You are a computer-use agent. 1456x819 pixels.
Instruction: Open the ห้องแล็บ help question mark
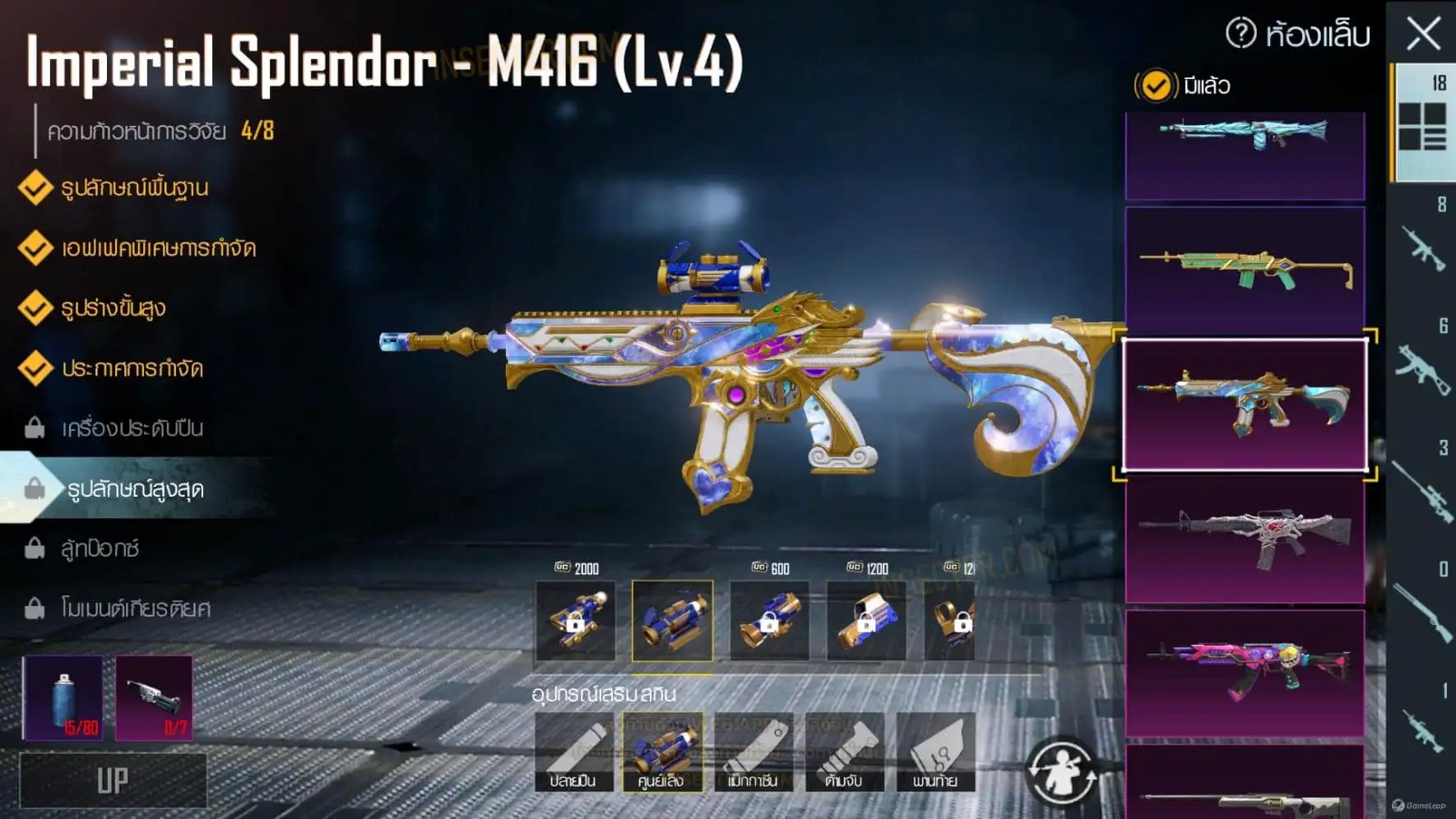[x=1240, y=34]
